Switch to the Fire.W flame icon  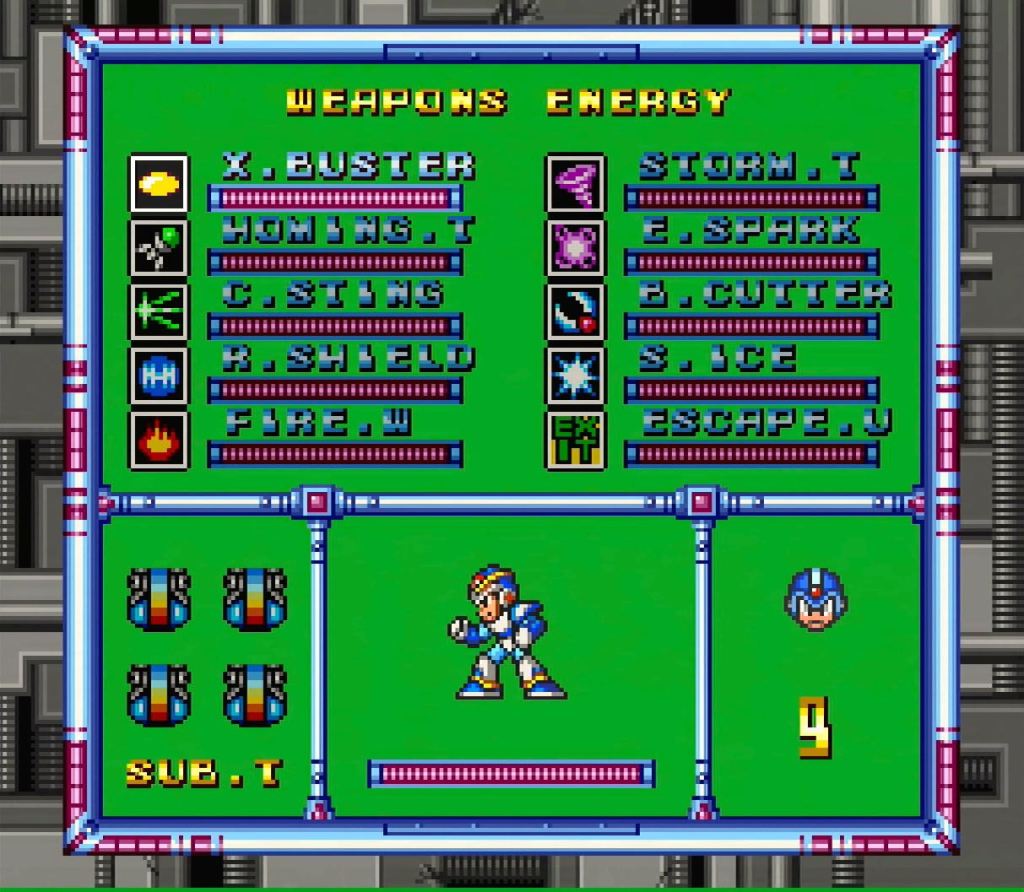click(159, 440)
